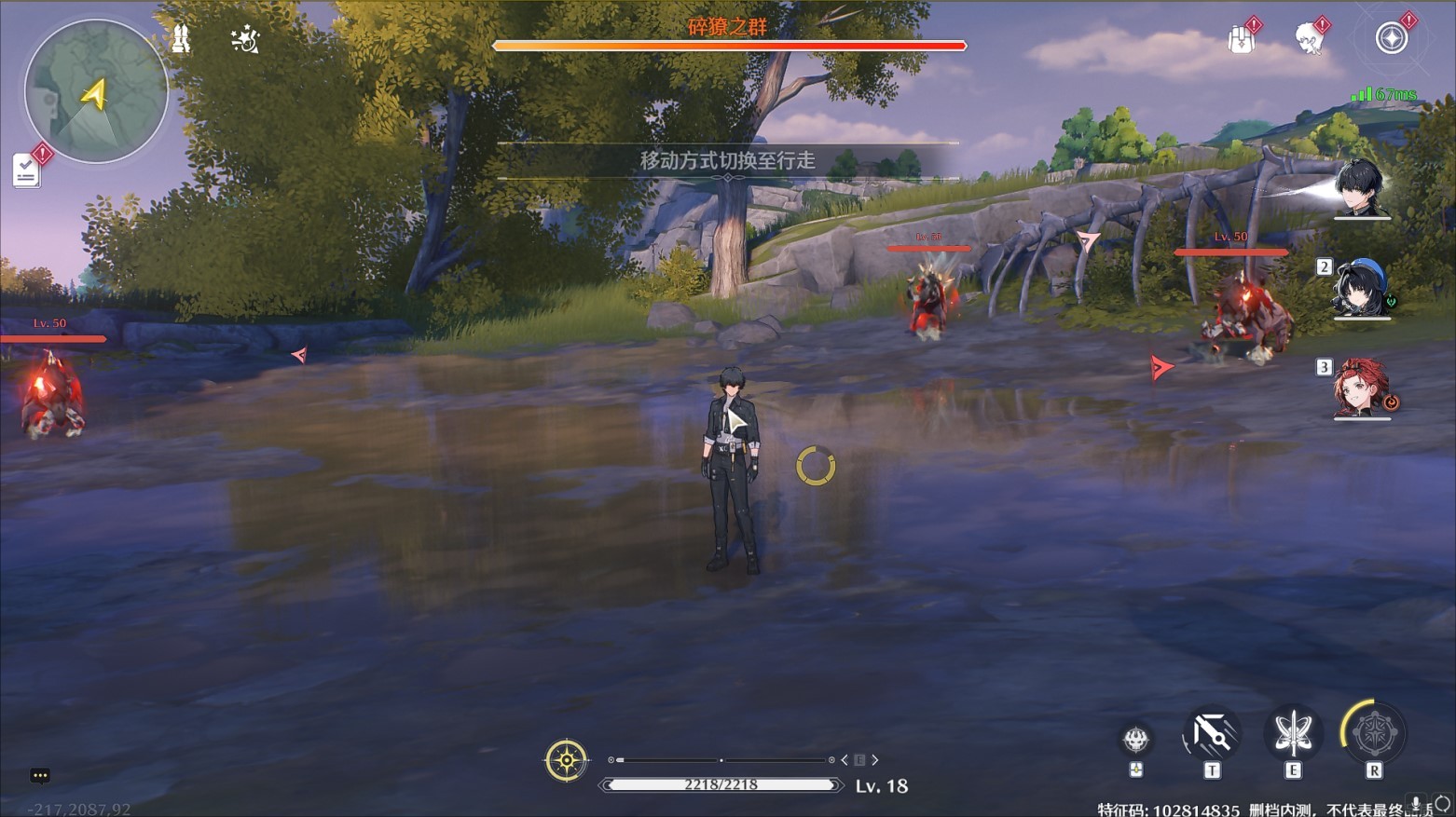Viewport: 1456px width, 817px height.
Task: Switch to the red-haired party member
Action: (1361, 389)
